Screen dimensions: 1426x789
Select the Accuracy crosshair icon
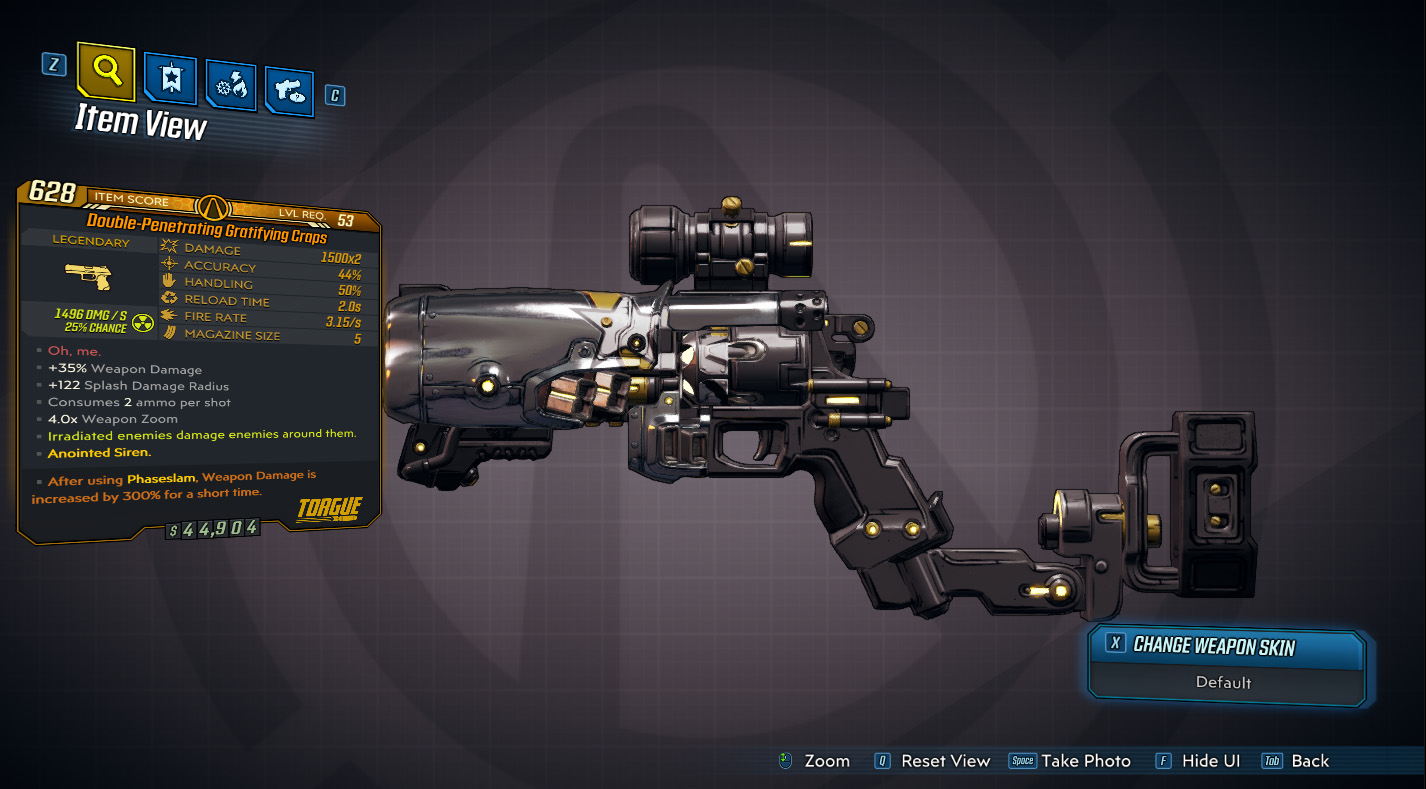[x=167, y=265]
